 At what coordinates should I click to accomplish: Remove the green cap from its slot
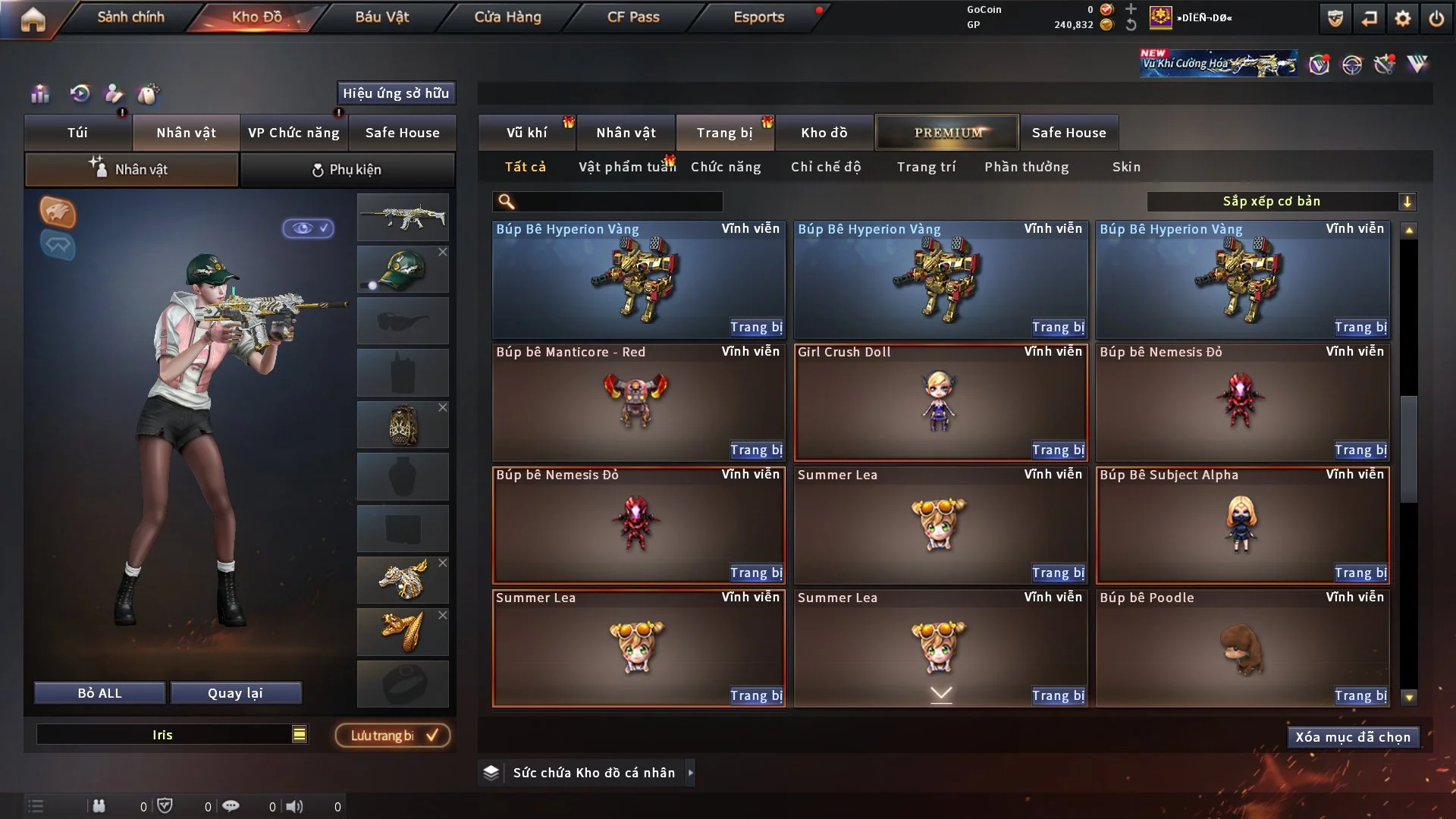[443, 252]
